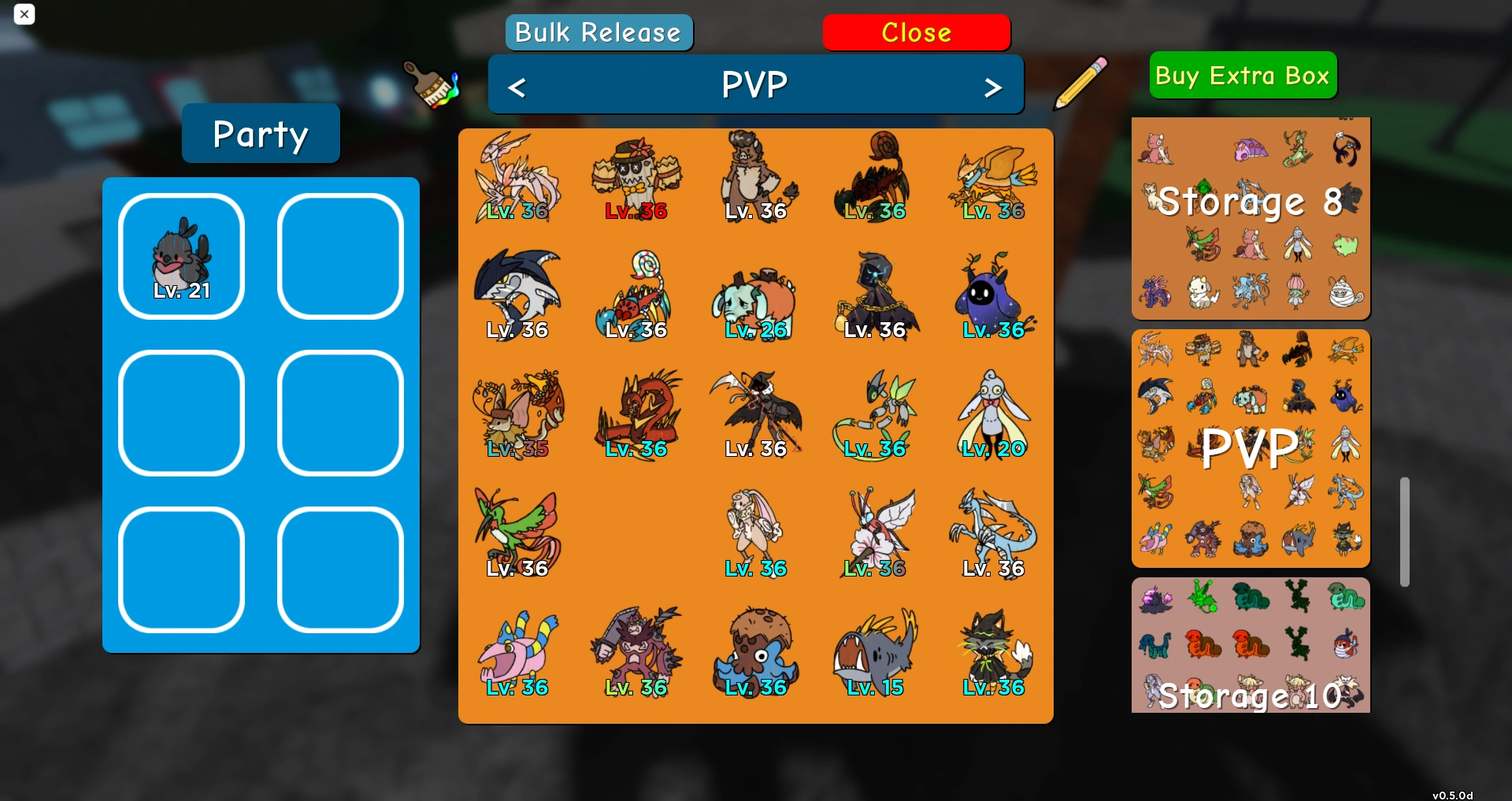The height and width of the screenshot is (801, 1512).
Task: Select the Lv. 35 deer creature
Action: [x=518, y=413]
